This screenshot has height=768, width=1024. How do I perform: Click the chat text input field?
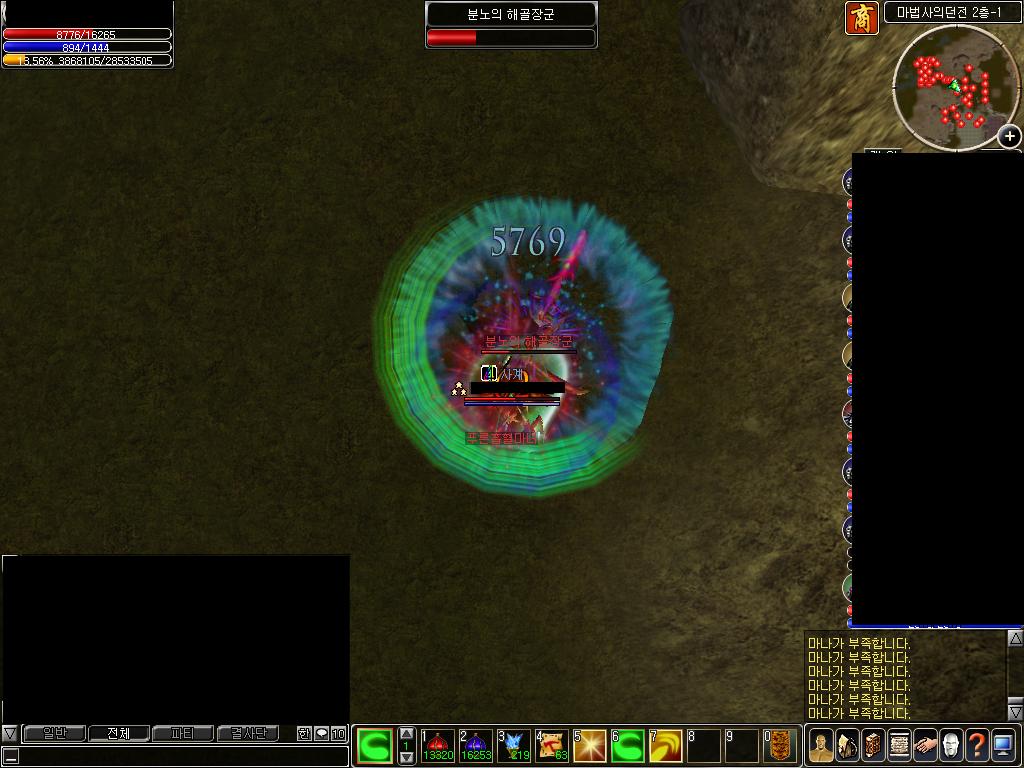coord(180,756)
